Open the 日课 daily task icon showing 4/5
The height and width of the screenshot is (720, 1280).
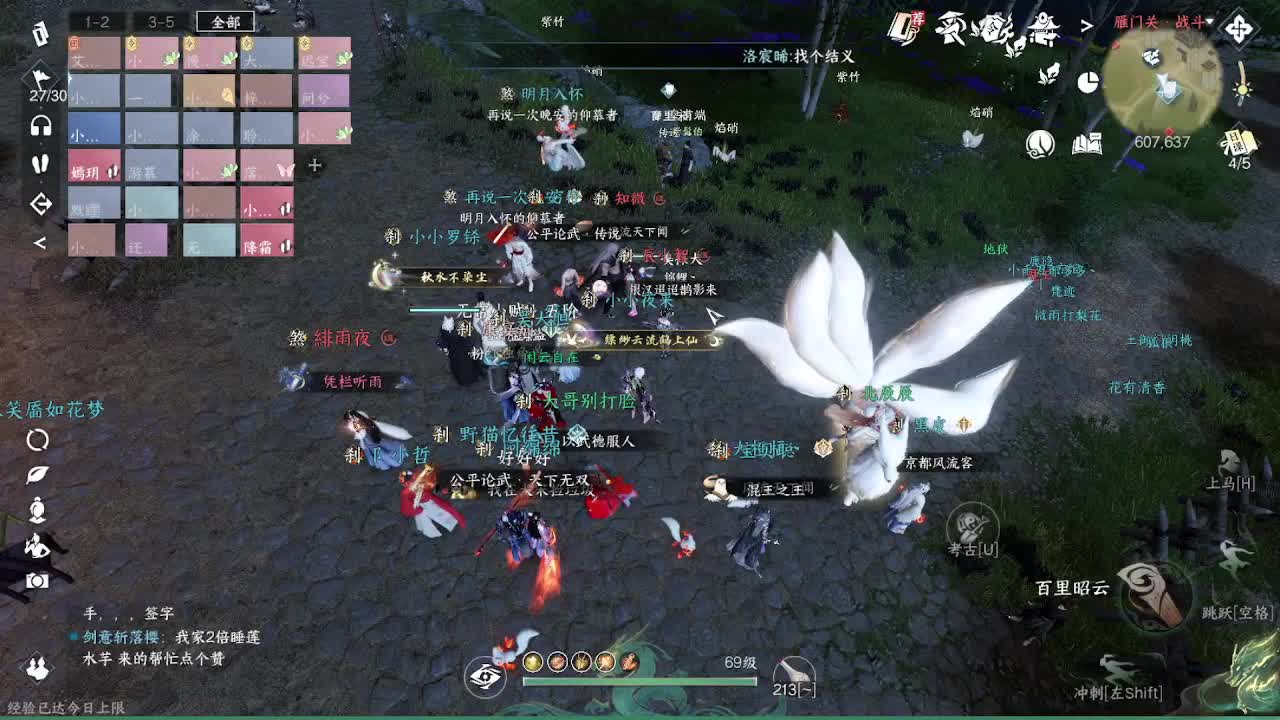(x=1237, y=143)
